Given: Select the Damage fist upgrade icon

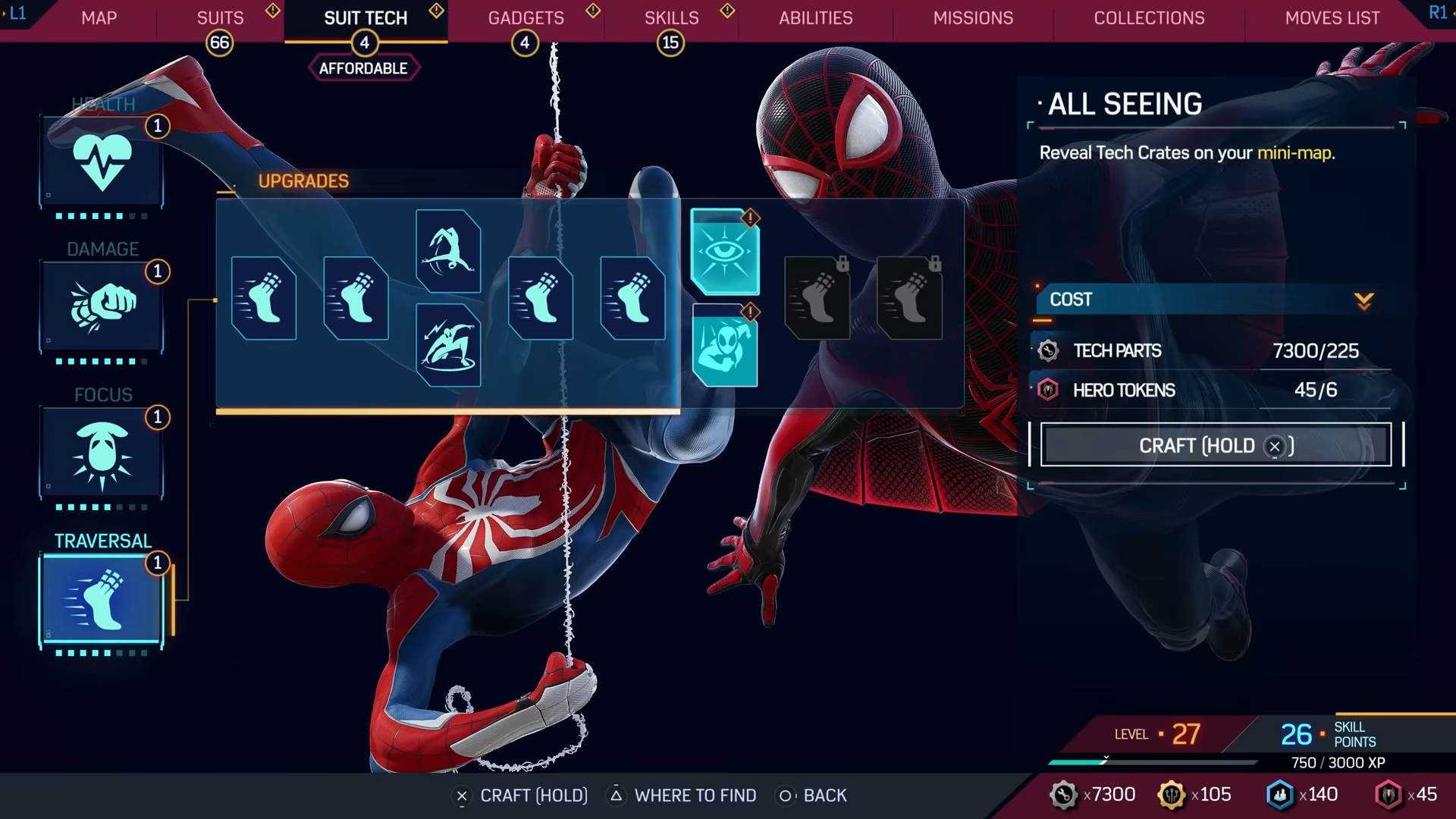Looking at the screenshot, I should point(102,306).
